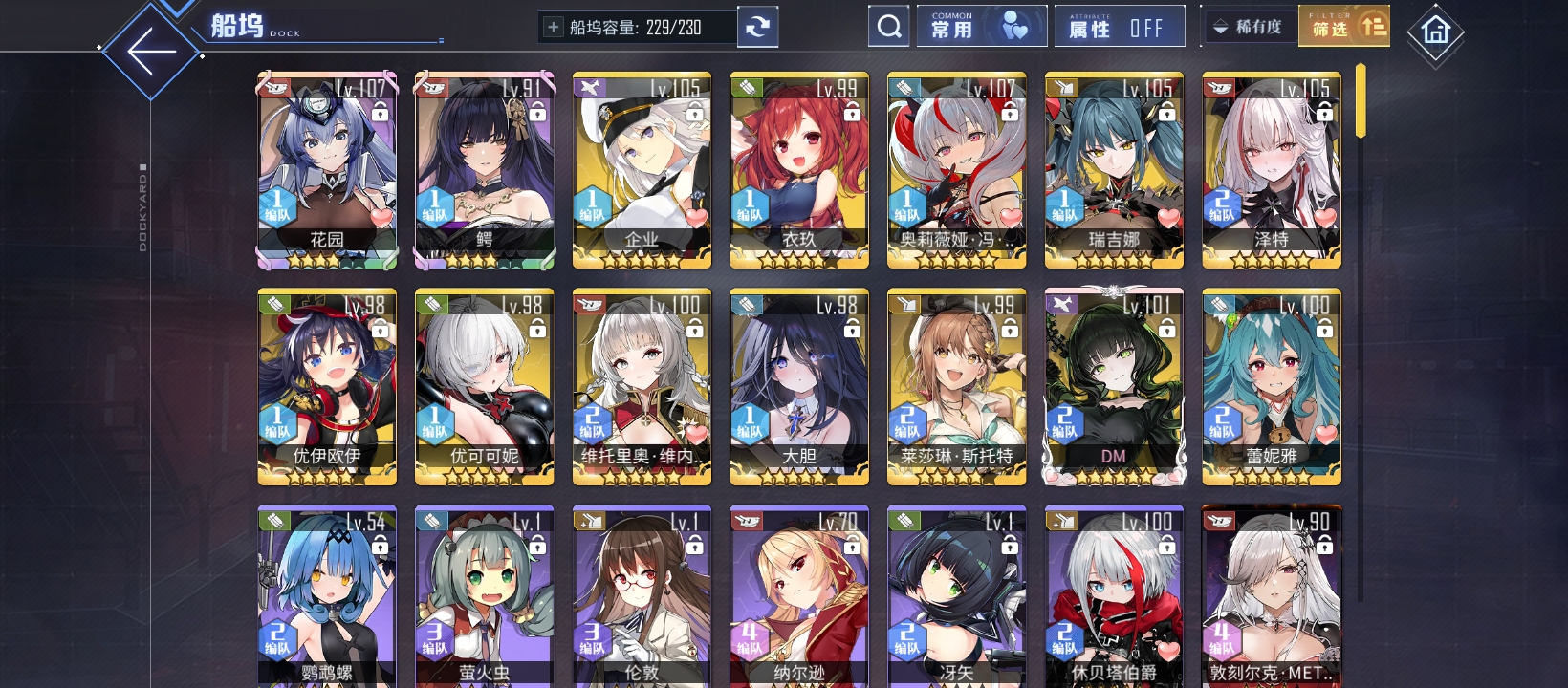Toggle the 属性 attribute display OFF switch
Viewport: 1568px width, 688px height.
pyautogui.click(x=1119, y=27)
